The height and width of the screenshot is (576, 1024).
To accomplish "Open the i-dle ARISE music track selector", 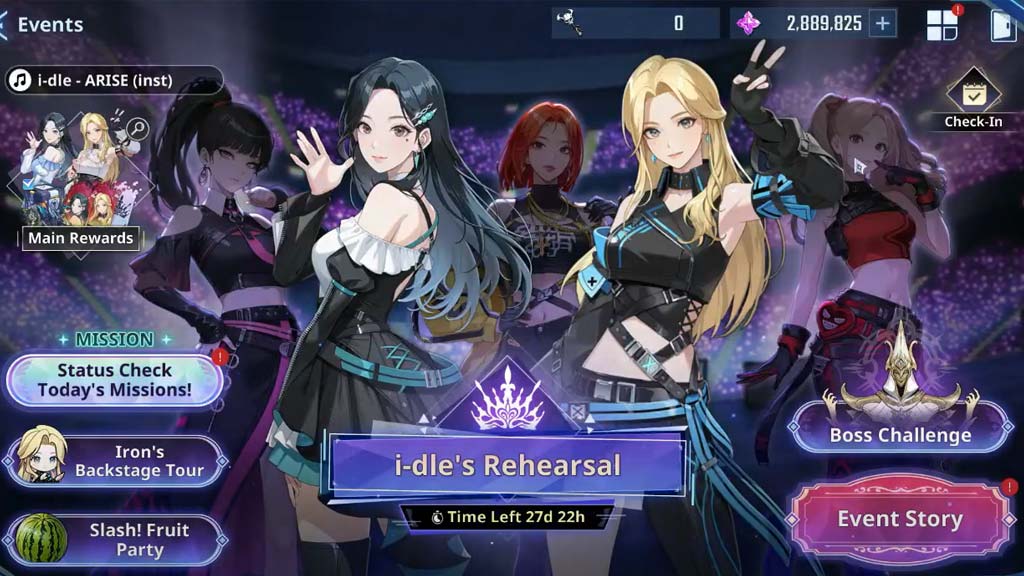I will point(113,80).
